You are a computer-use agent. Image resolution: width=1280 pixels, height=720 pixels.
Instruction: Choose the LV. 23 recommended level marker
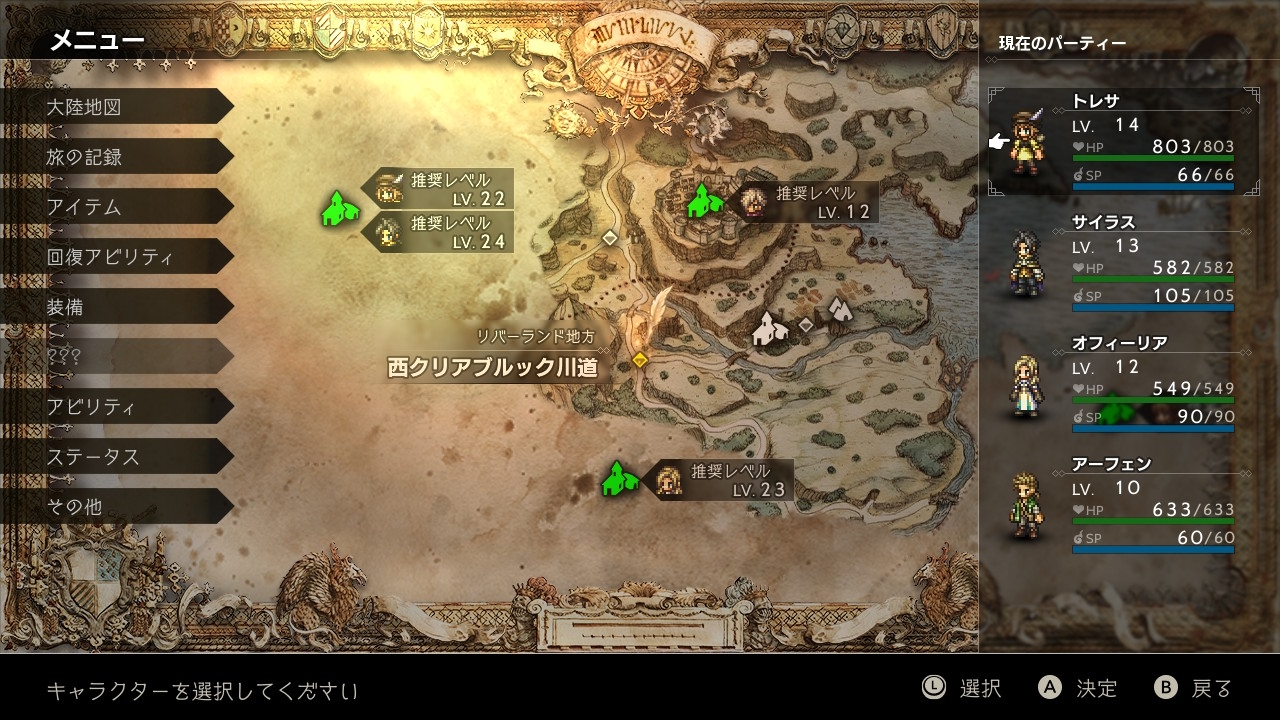pyautogui.click(x=723, y=480)
